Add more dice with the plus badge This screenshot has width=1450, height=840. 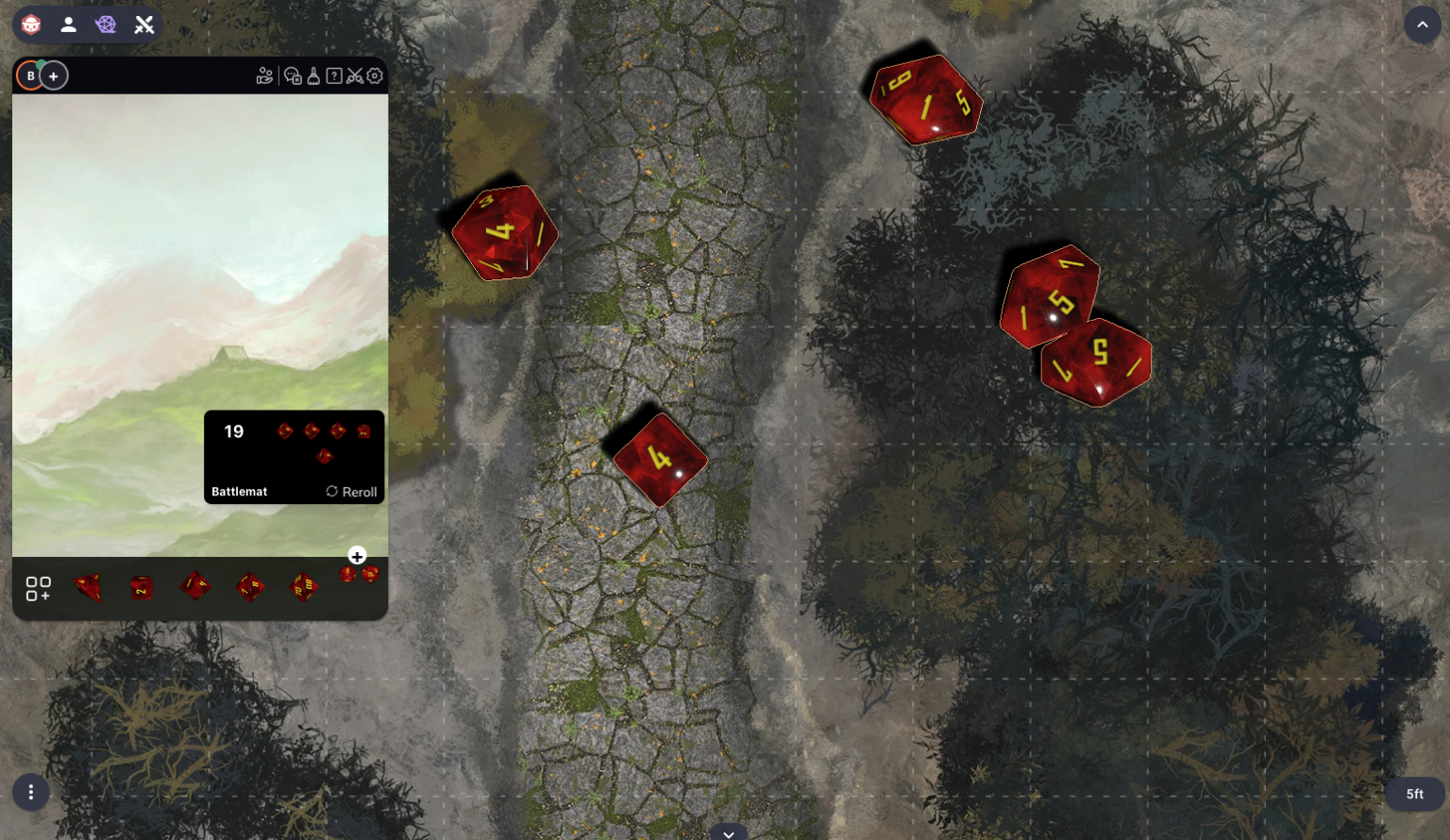(357, 556)
